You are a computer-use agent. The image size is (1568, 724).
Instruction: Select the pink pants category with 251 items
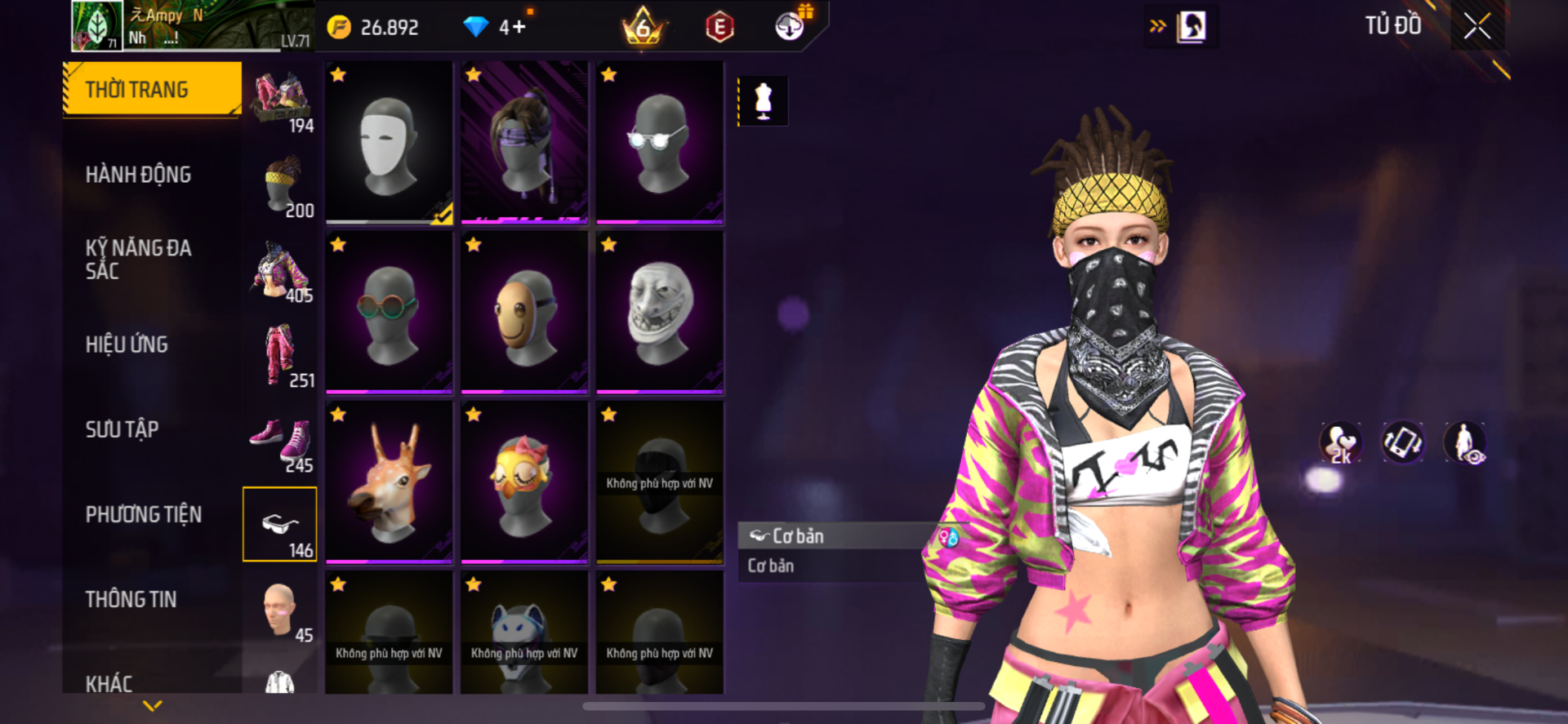tap(280, 356)
